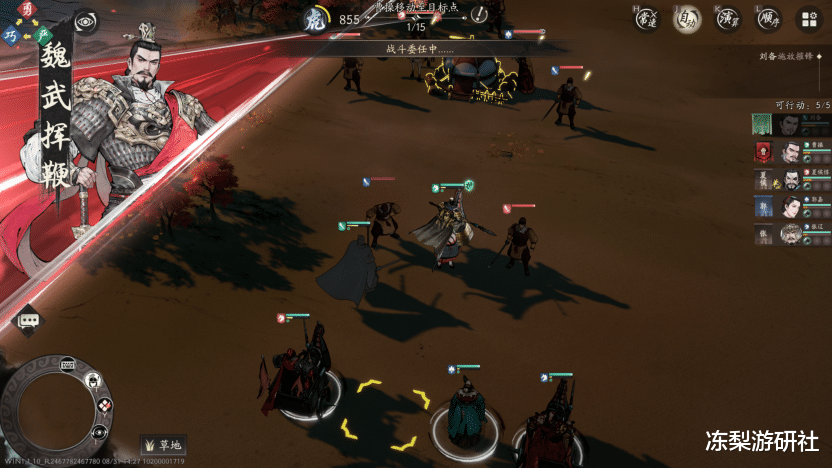Open the 演算 simulation button
Viewport: 832px width, 468px height.
pyautogui.click(x=727, y=19)
